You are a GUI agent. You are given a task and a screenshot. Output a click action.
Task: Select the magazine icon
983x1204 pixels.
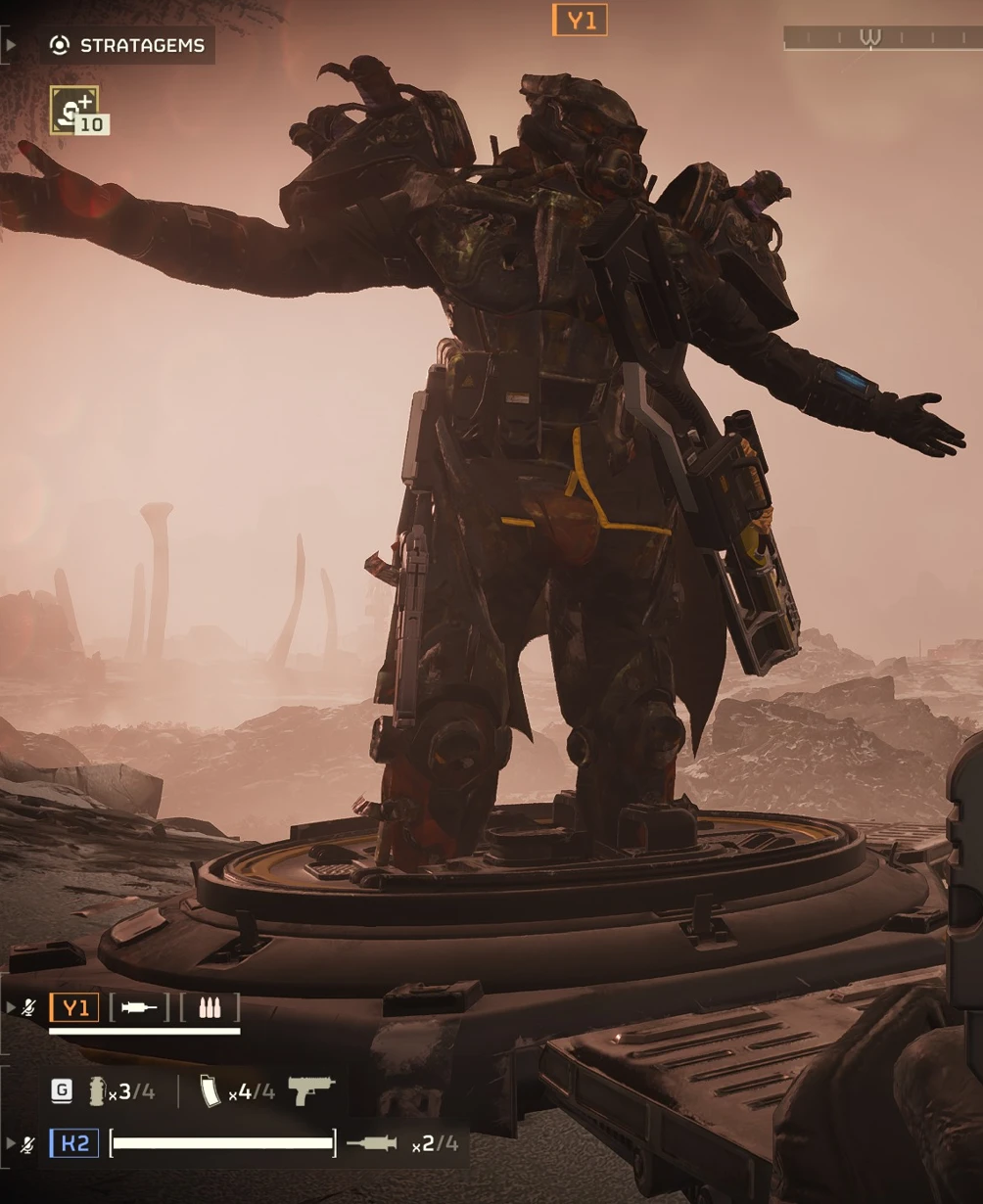[211, 1091]
